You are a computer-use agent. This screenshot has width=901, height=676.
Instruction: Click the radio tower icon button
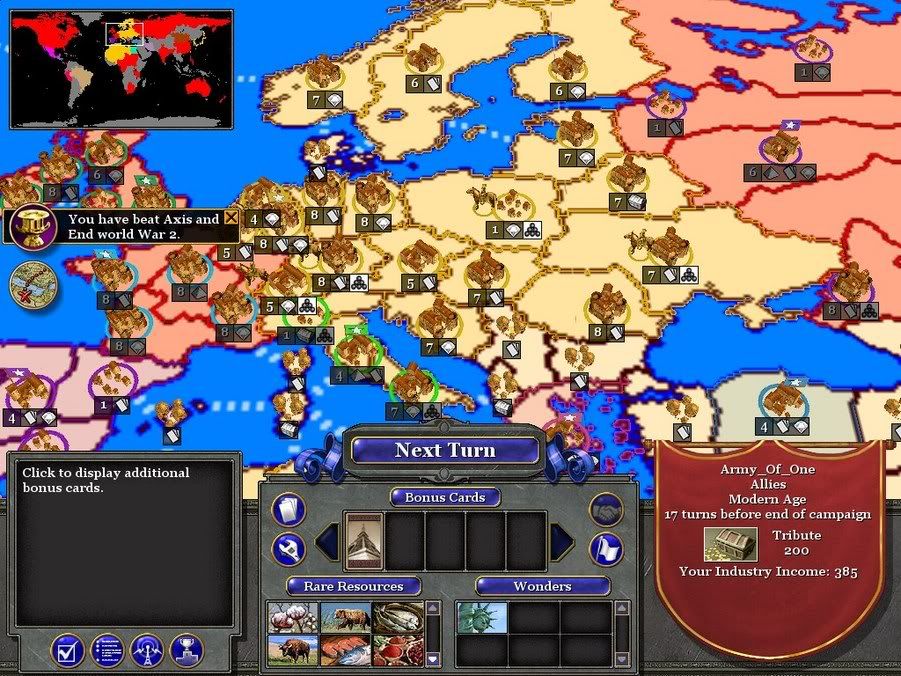point(147,651)
